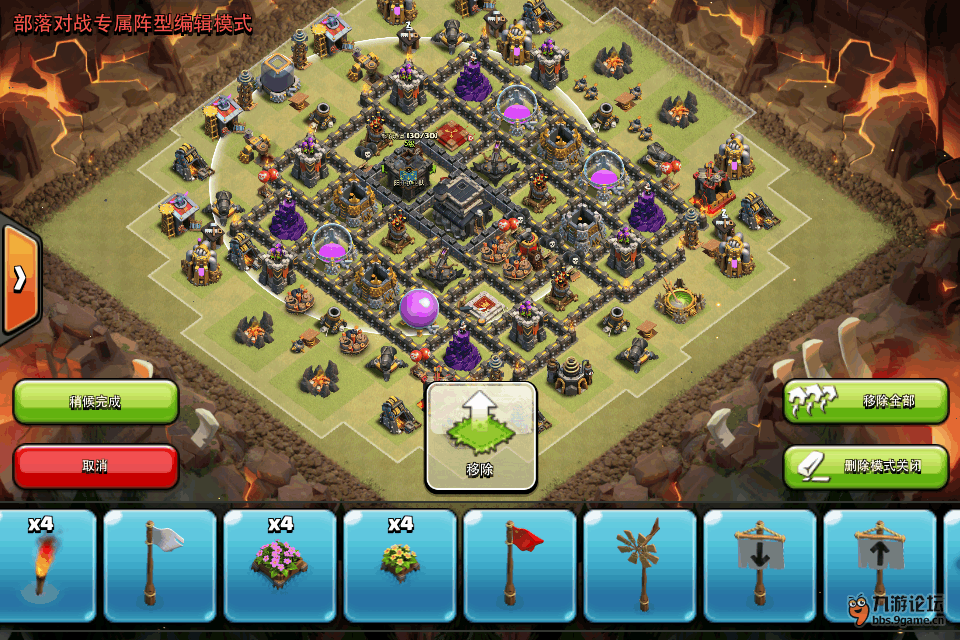The image size is (960, 640).
Task: Select the red flag decoration
Action: click(520, 566)
